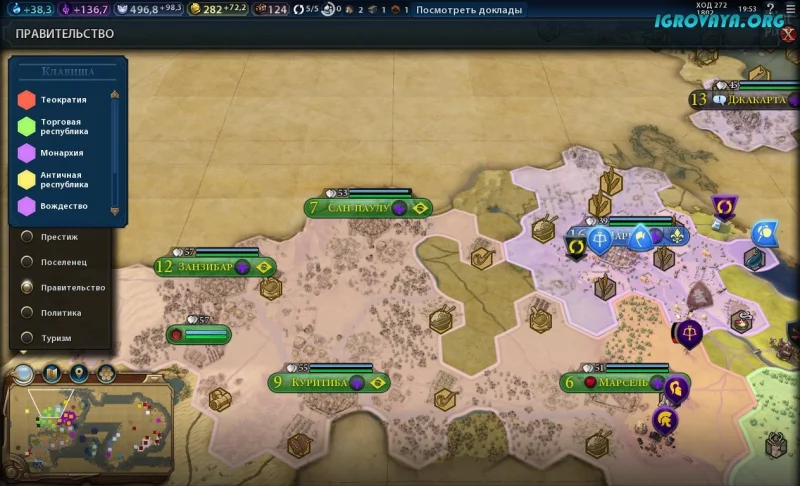The width and height of the screenshot is (800, 486).
Task: Select the Престиж lens option
Action: click(x=28, y=237)
